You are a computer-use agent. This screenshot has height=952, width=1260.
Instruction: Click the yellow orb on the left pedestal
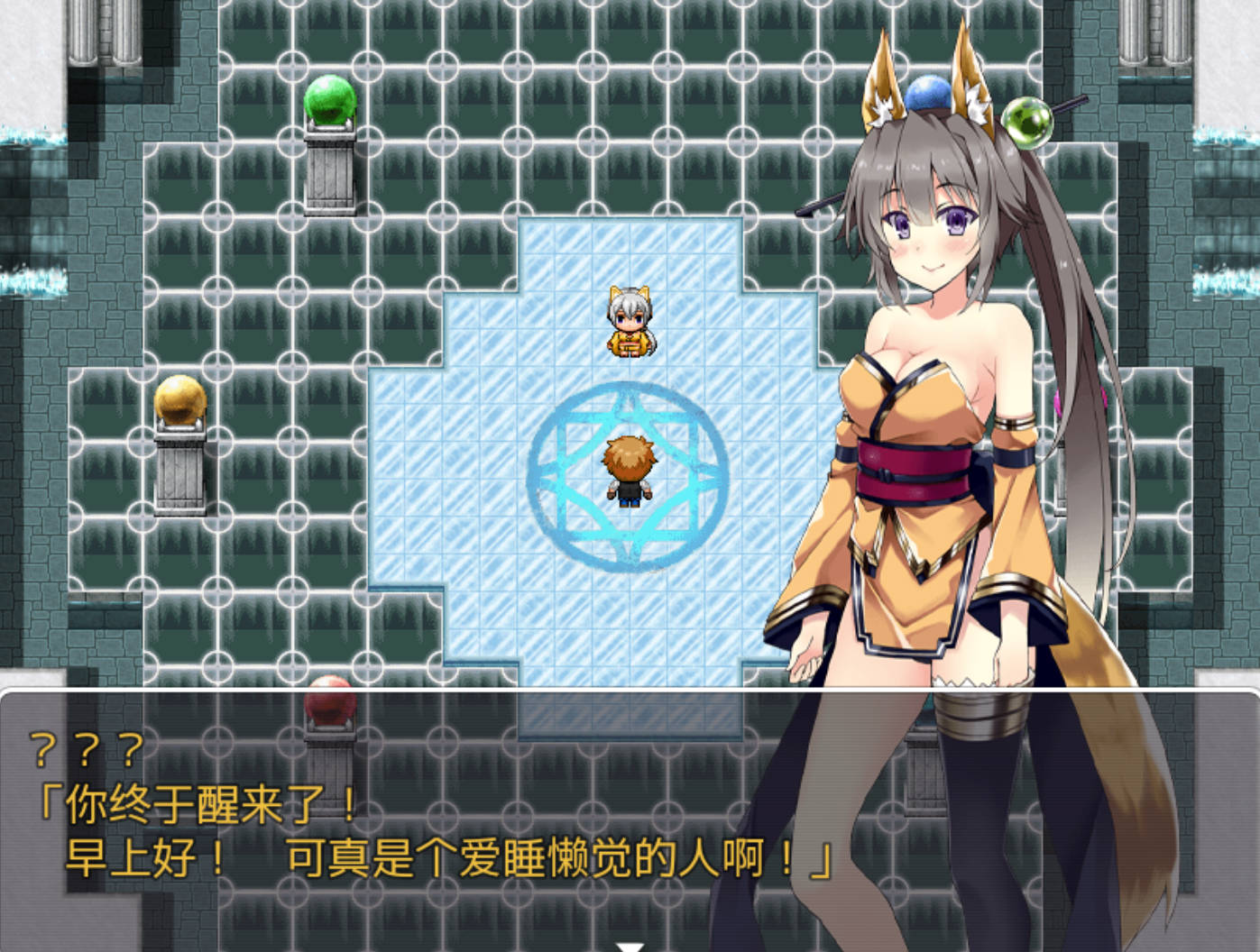180,402
